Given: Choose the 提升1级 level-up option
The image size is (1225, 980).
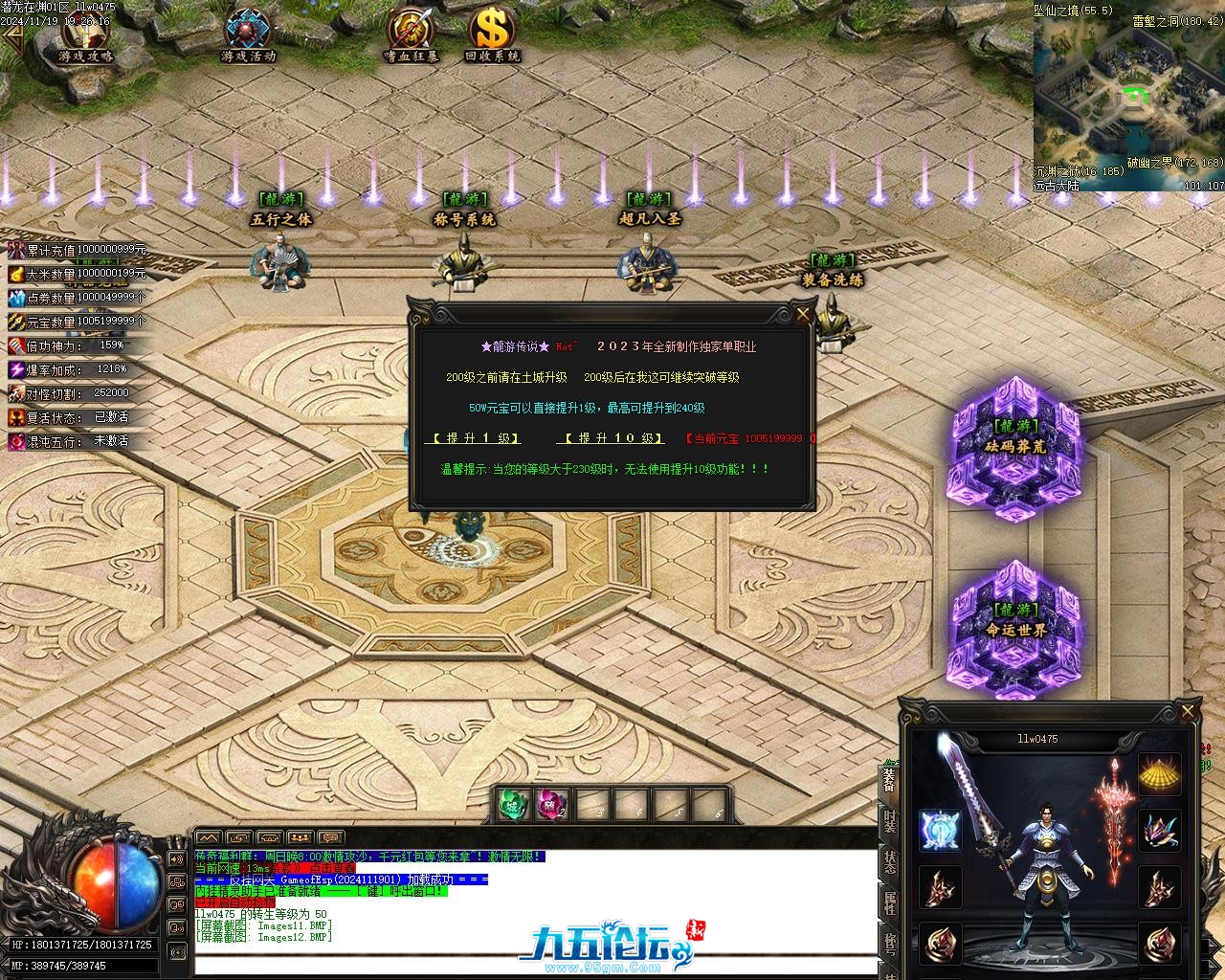Looking at the screenshot, I should (x=473, y=438).
